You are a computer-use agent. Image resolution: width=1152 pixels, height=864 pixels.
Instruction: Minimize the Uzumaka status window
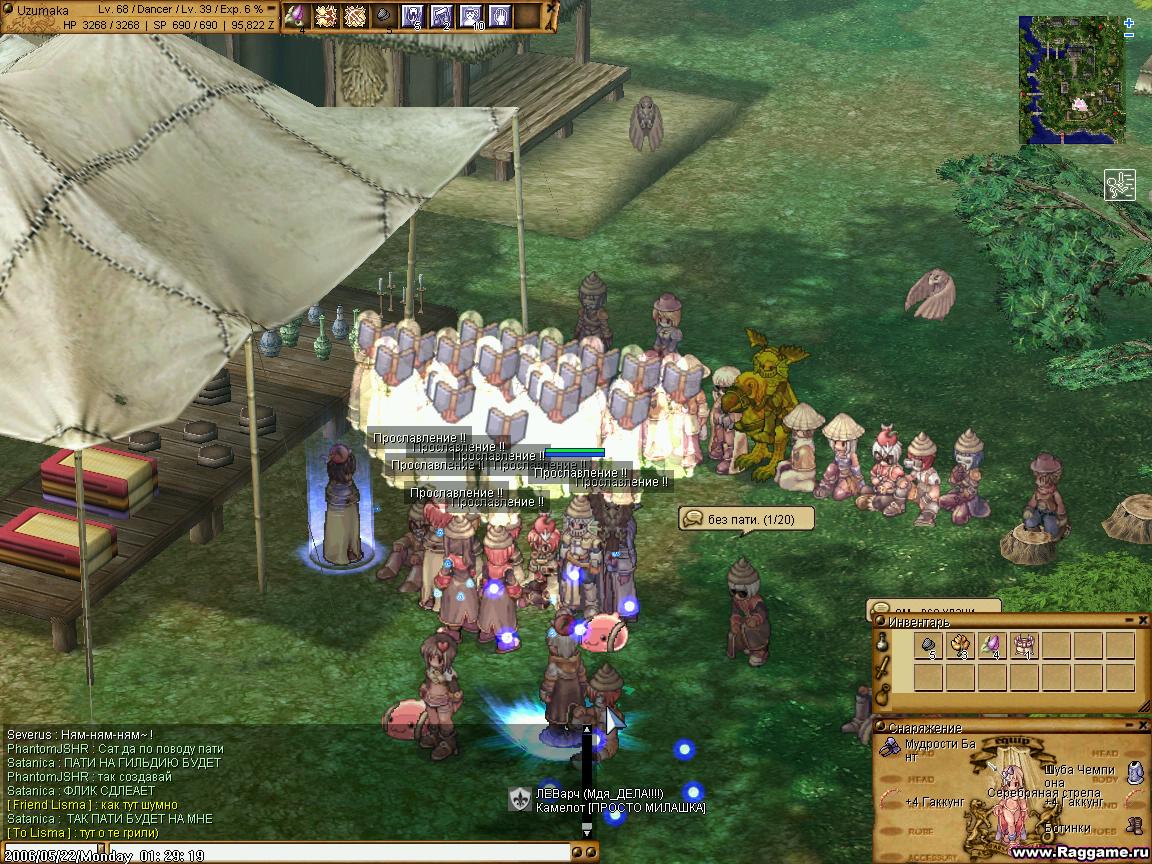click(x=269, y=9)
